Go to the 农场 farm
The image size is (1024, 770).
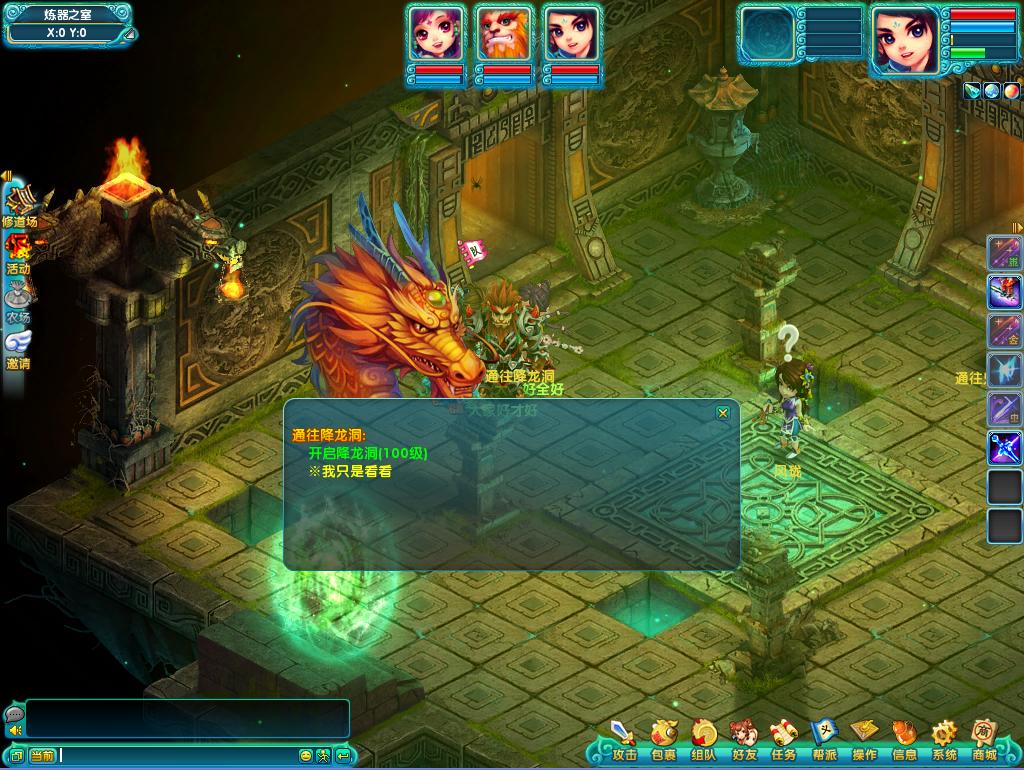(18, 300)
